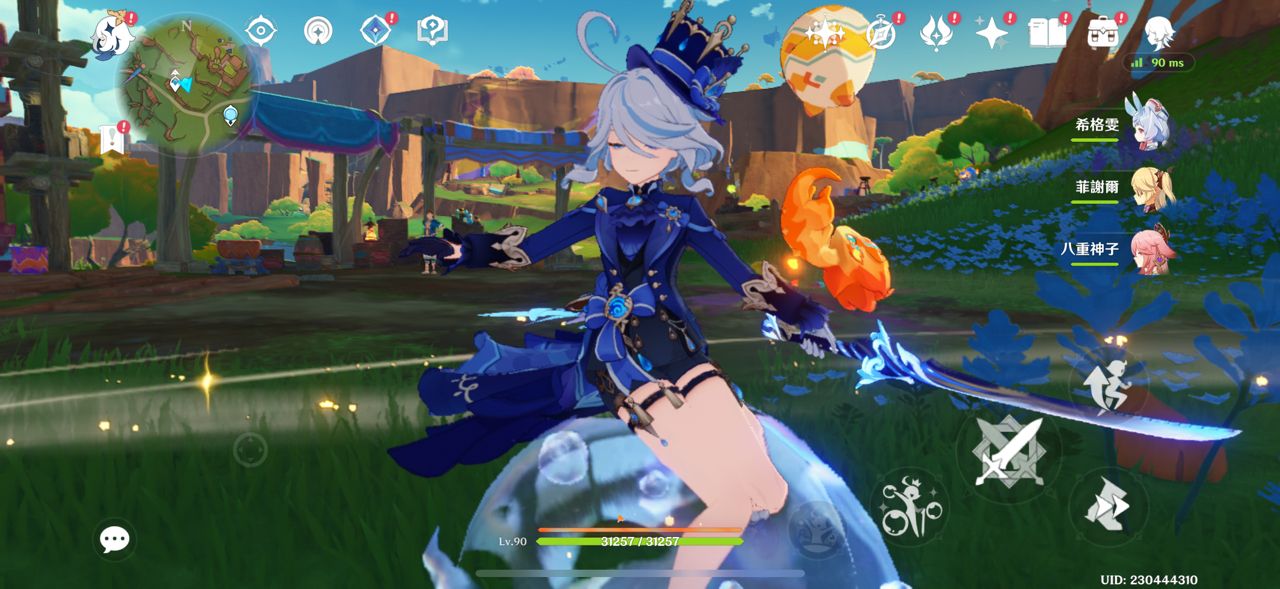This screenshot has height=589, width=1280.
Task: Open the Co-Op character silhouette icon
Action: pyautogui.click(x=1159, y=33)
